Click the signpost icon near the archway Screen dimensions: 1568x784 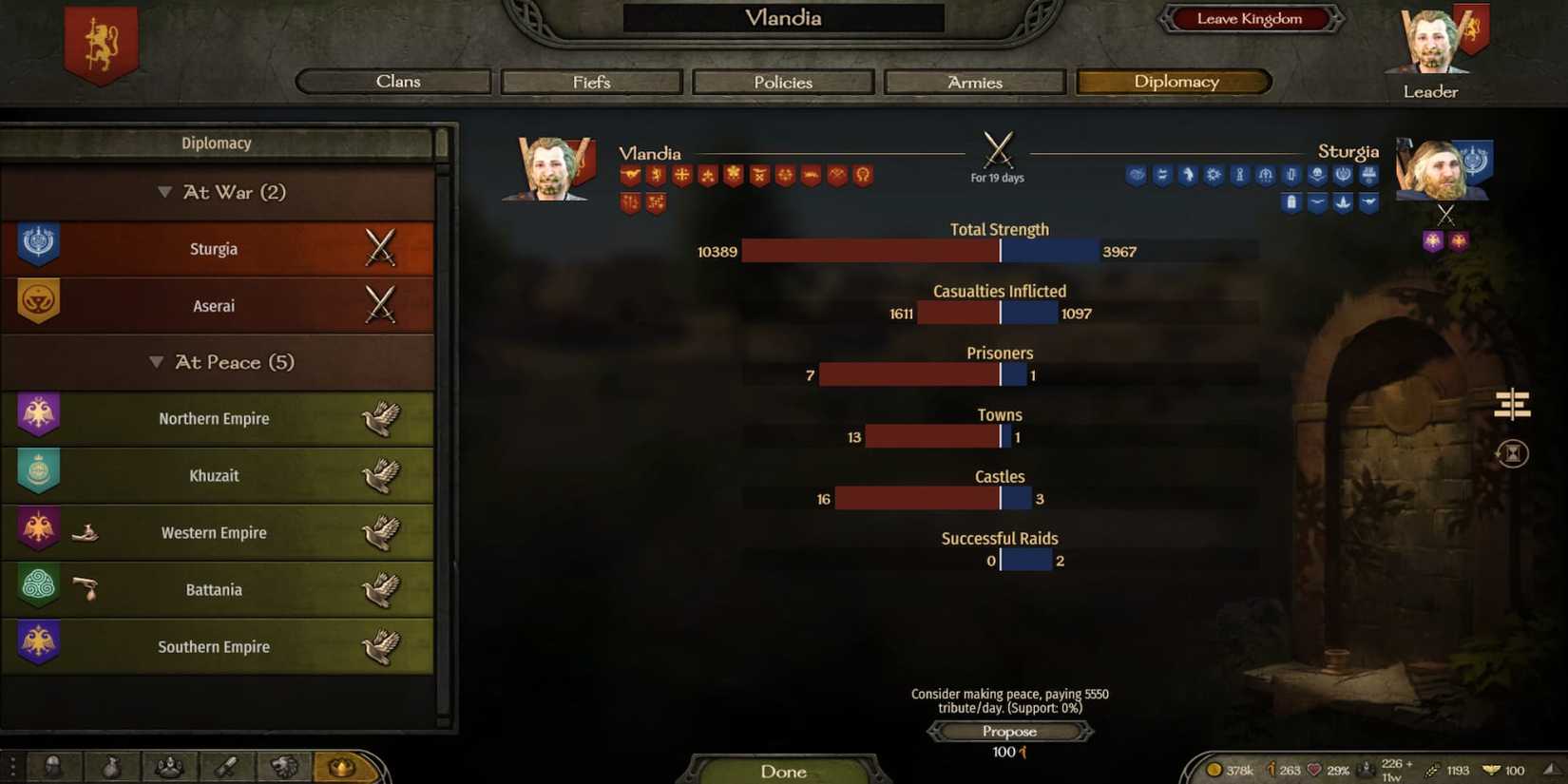(x=1511, y=404)
